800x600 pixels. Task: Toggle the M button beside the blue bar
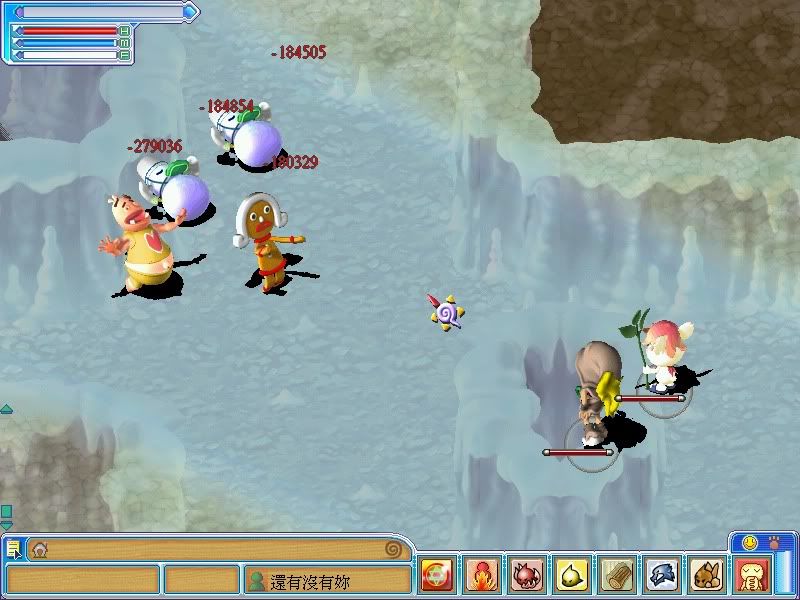(x=125, y=43)
